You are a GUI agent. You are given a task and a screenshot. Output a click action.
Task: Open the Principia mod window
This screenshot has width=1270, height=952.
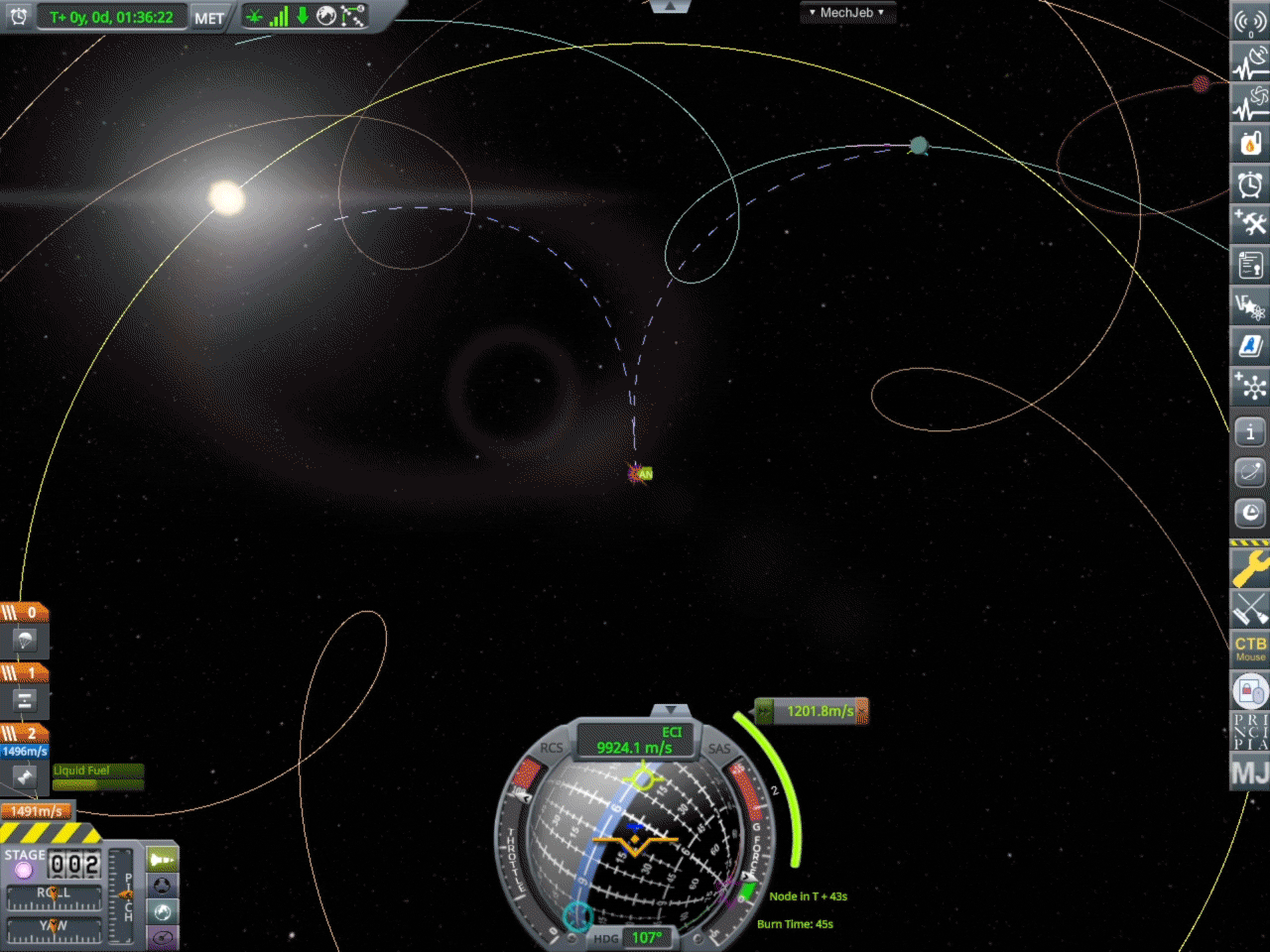[x=1249, y=731]
